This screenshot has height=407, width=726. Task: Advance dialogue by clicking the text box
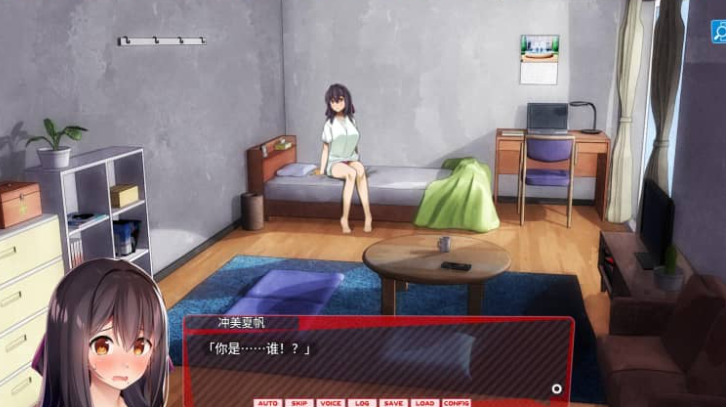[380, 362]
